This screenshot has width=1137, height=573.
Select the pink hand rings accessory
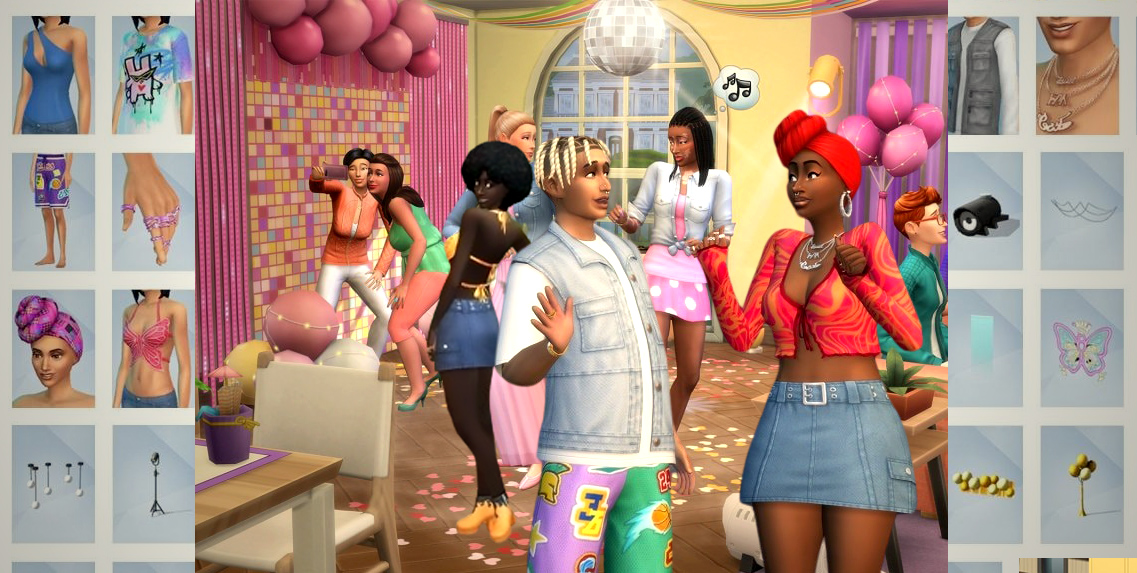click(x=152, y=211)
